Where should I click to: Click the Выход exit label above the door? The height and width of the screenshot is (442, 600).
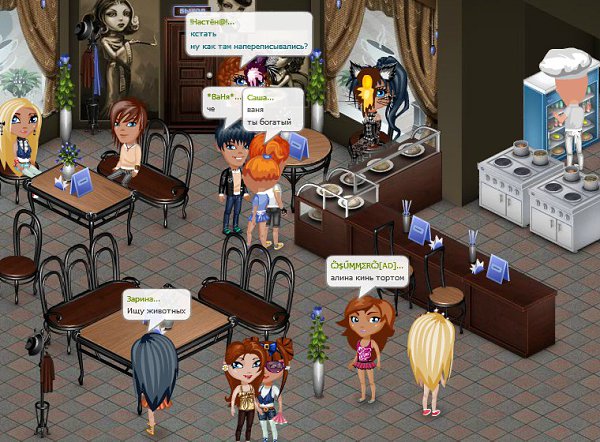click(191, 10)
